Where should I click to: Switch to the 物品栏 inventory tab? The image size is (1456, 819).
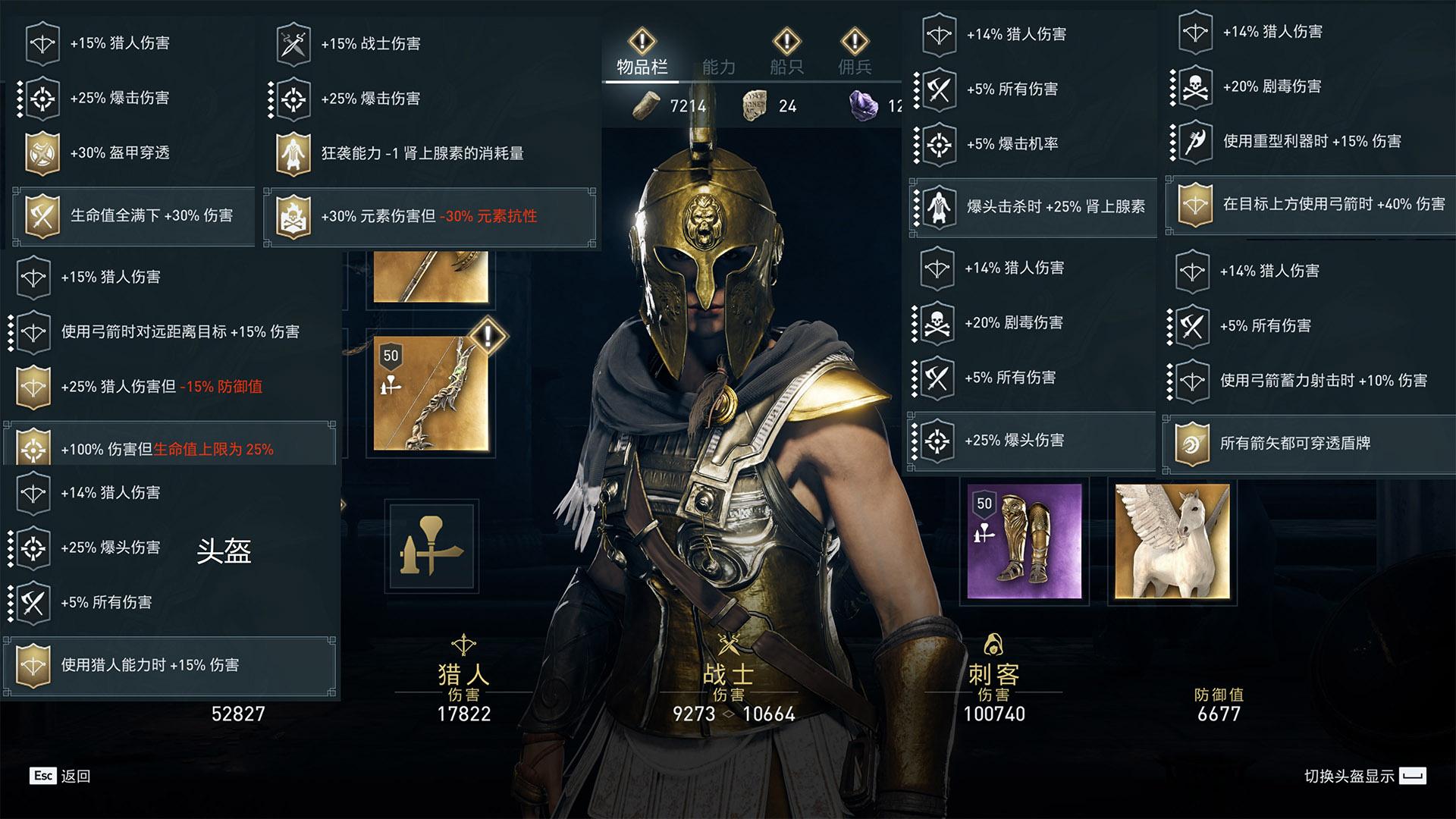(642, 67)
